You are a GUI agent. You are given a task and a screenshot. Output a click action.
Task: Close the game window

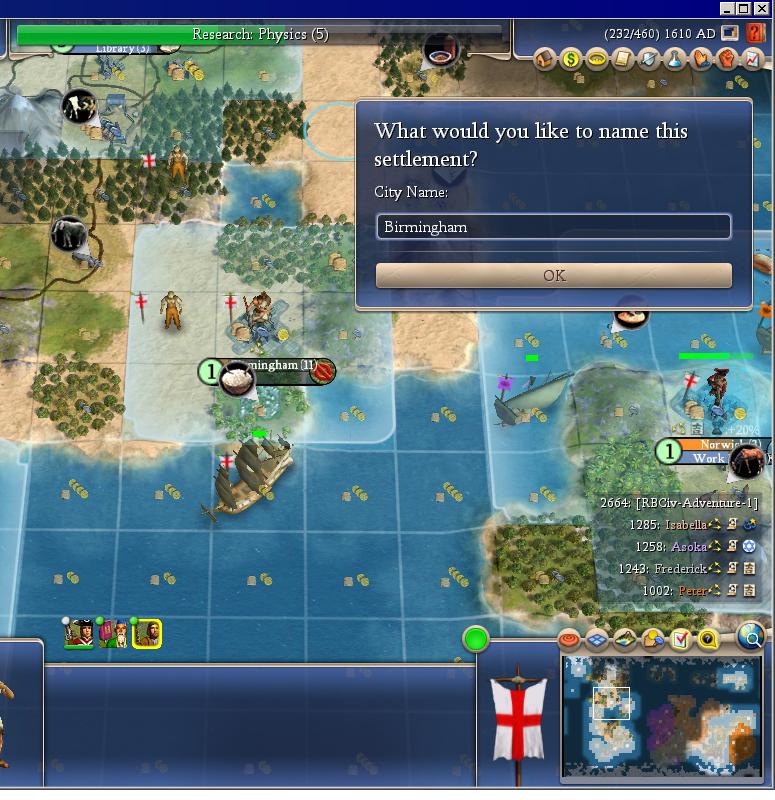pos(762,8)
